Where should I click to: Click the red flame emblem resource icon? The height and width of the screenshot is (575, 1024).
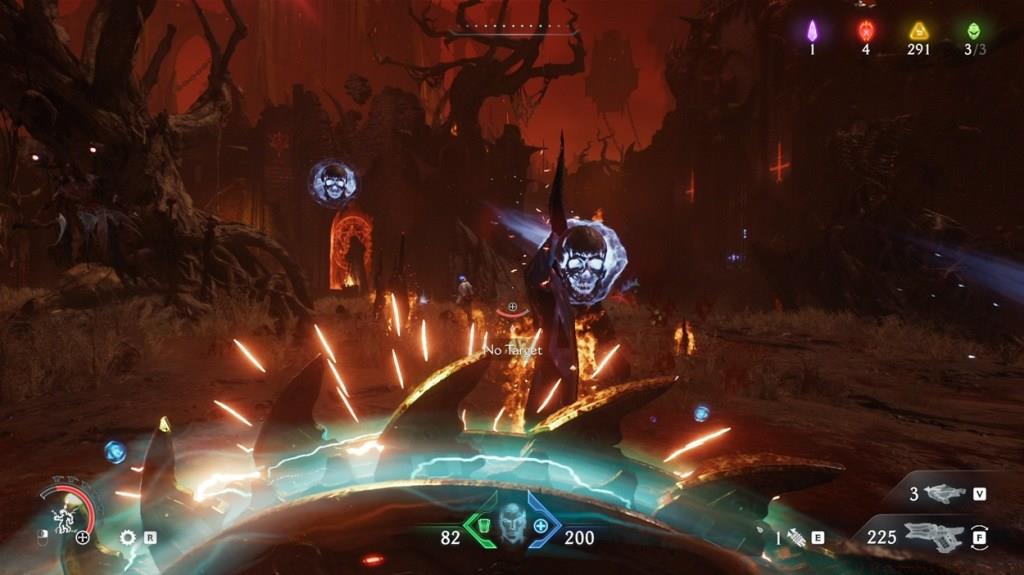(866, 30)
